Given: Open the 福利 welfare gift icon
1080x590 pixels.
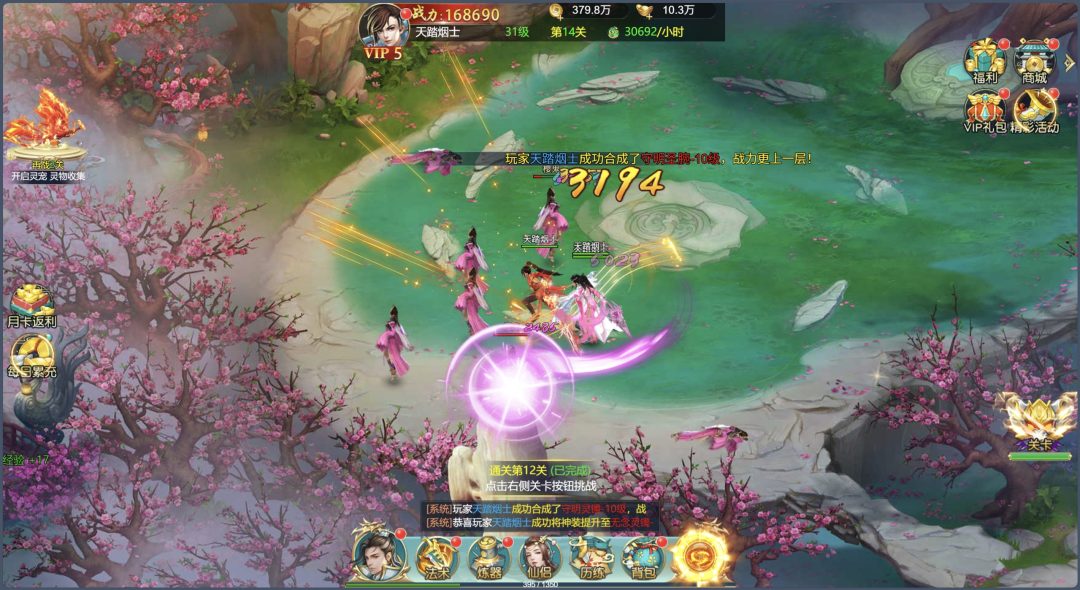Looking at the screenshot, I should pyautogui.click(x=985, y=62).
